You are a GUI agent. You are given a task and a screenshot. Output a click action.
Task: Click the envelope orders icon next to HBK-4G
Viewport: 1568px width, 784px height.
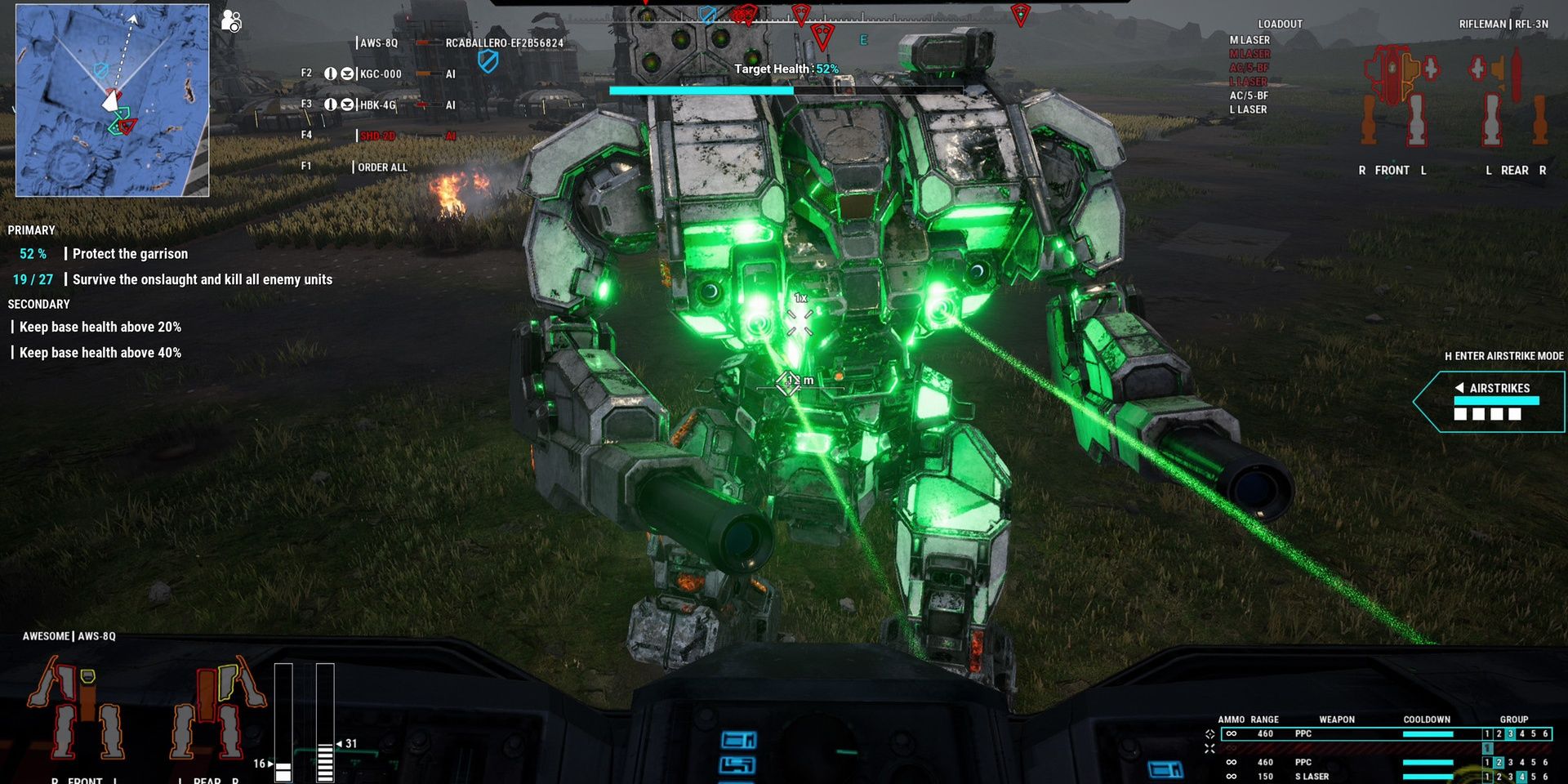[x=348, y=105]
